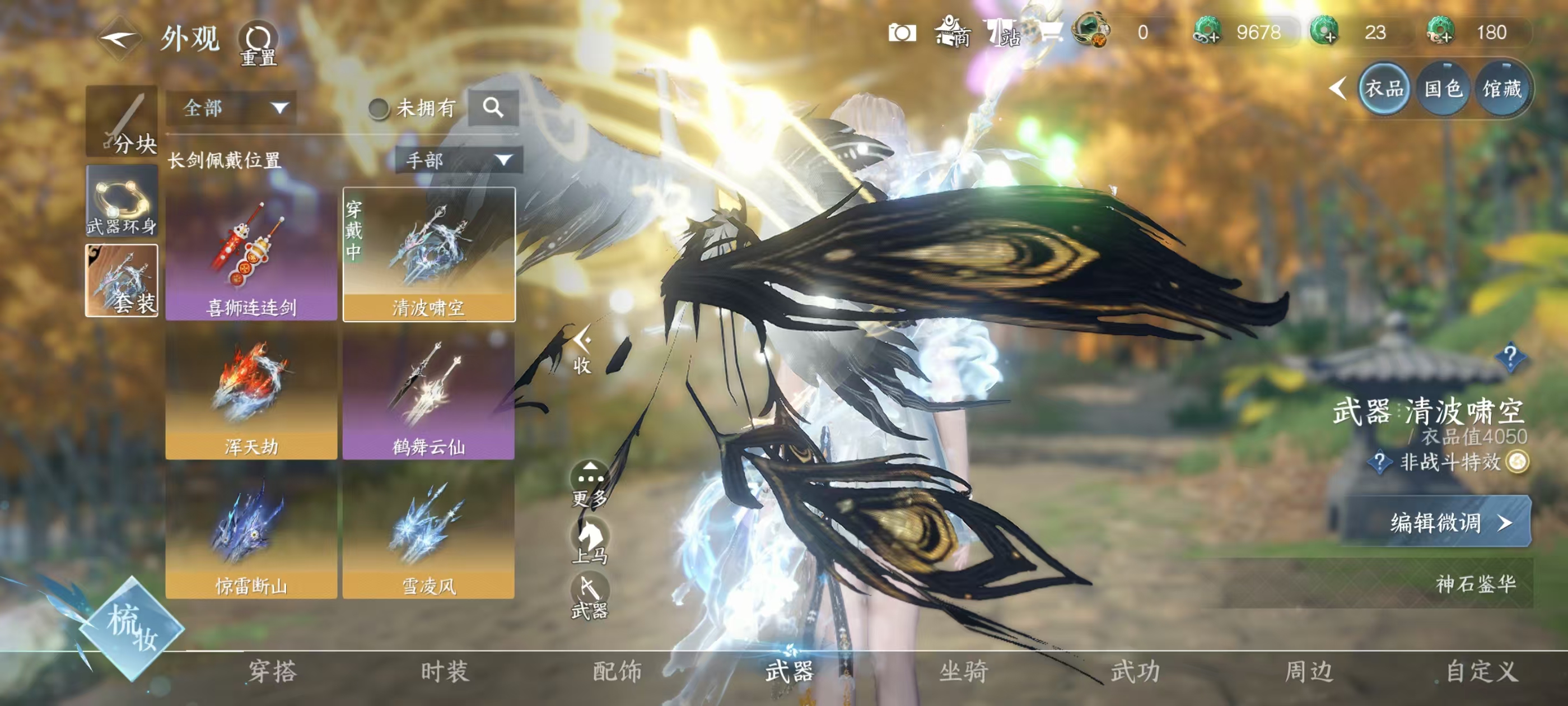
Task: Switch to the 武器环身 category
Action: tap(122, 201)
